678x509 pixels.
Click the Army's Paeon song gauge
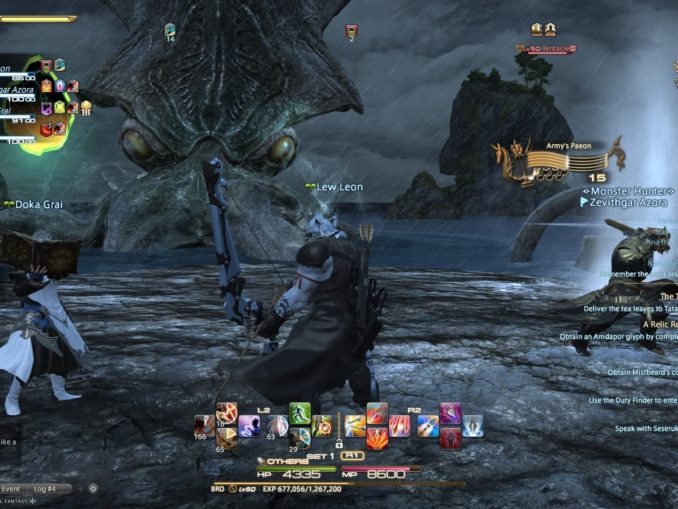pos(560,160)
